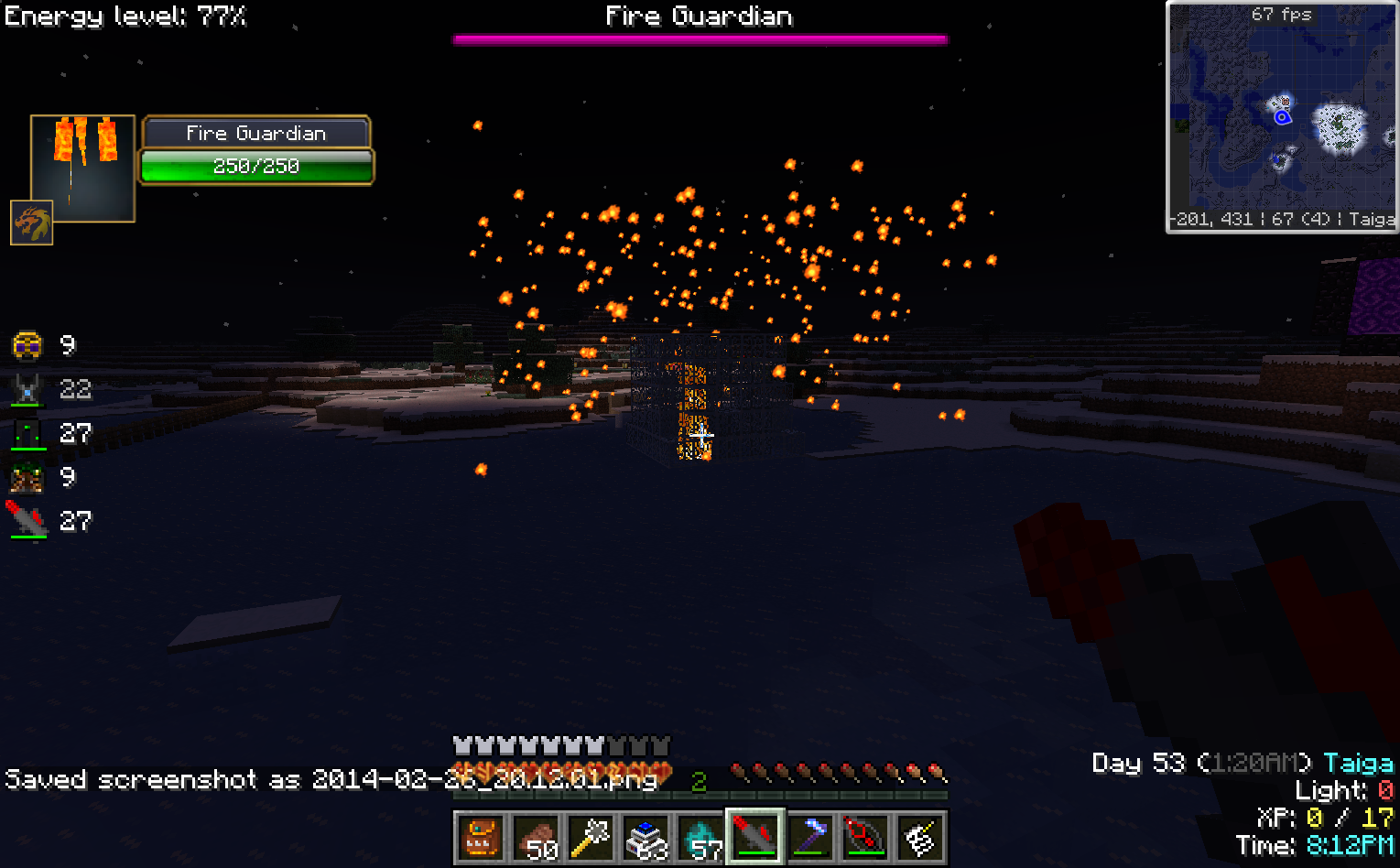Select the blue-topped machine block stack

click(x=646, y=837)
